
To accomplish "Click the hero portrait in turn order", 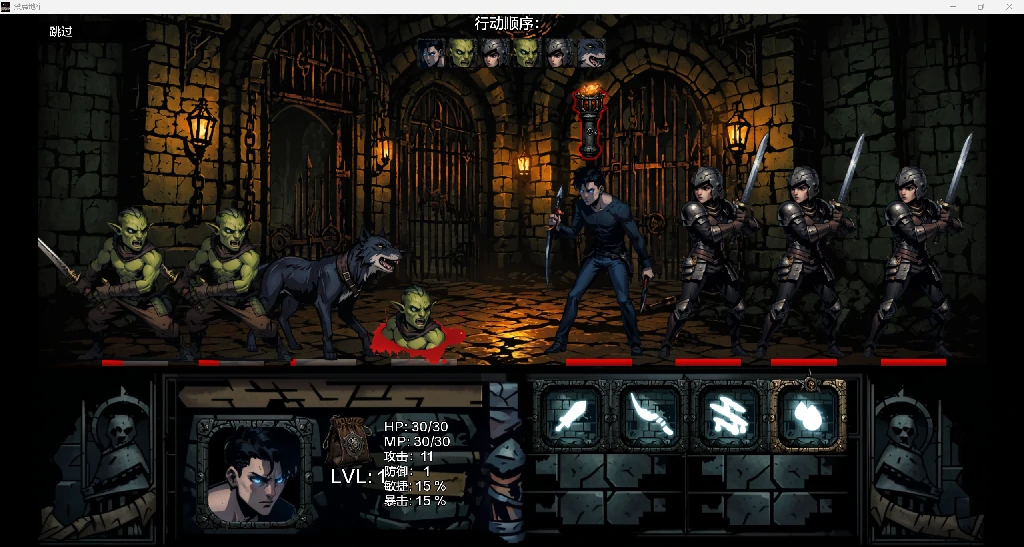I will coord(432,53).
